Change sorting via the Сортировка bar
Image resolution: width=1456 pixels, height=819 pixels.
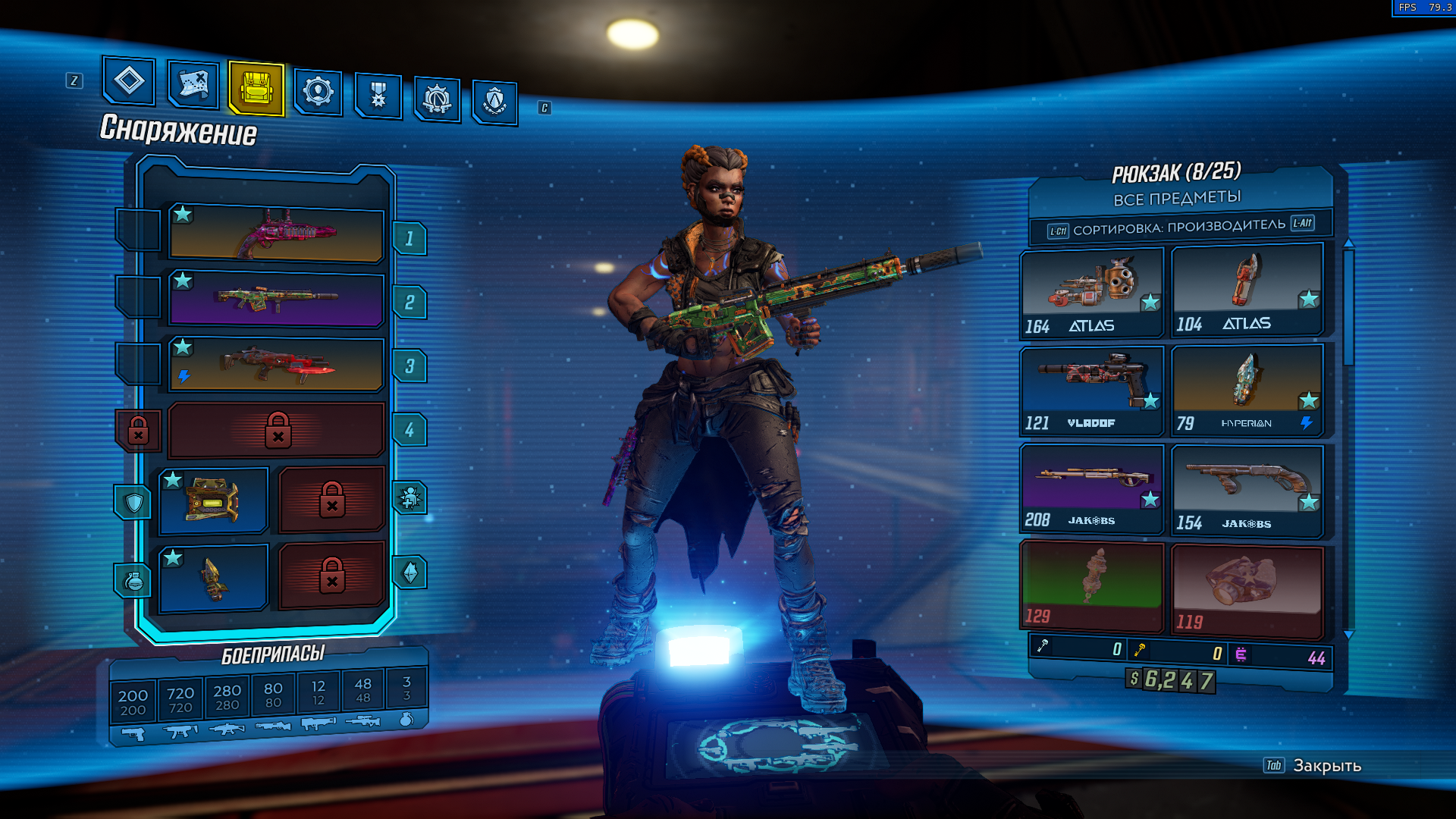coord(1179,227)
